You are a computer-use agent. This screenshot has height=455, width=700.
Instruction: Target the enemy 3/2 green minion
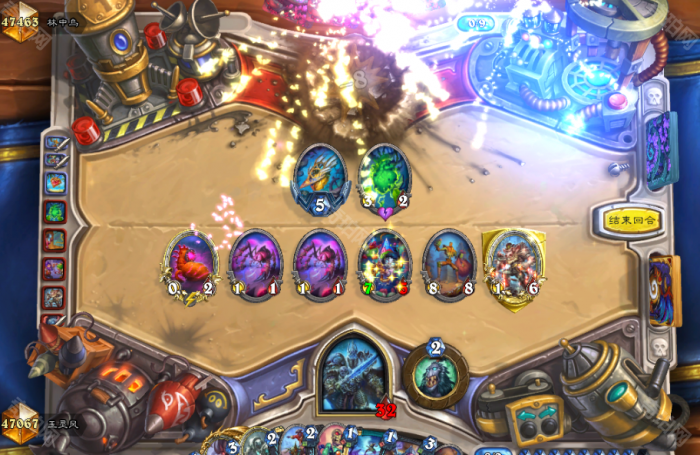coord(385,178)
